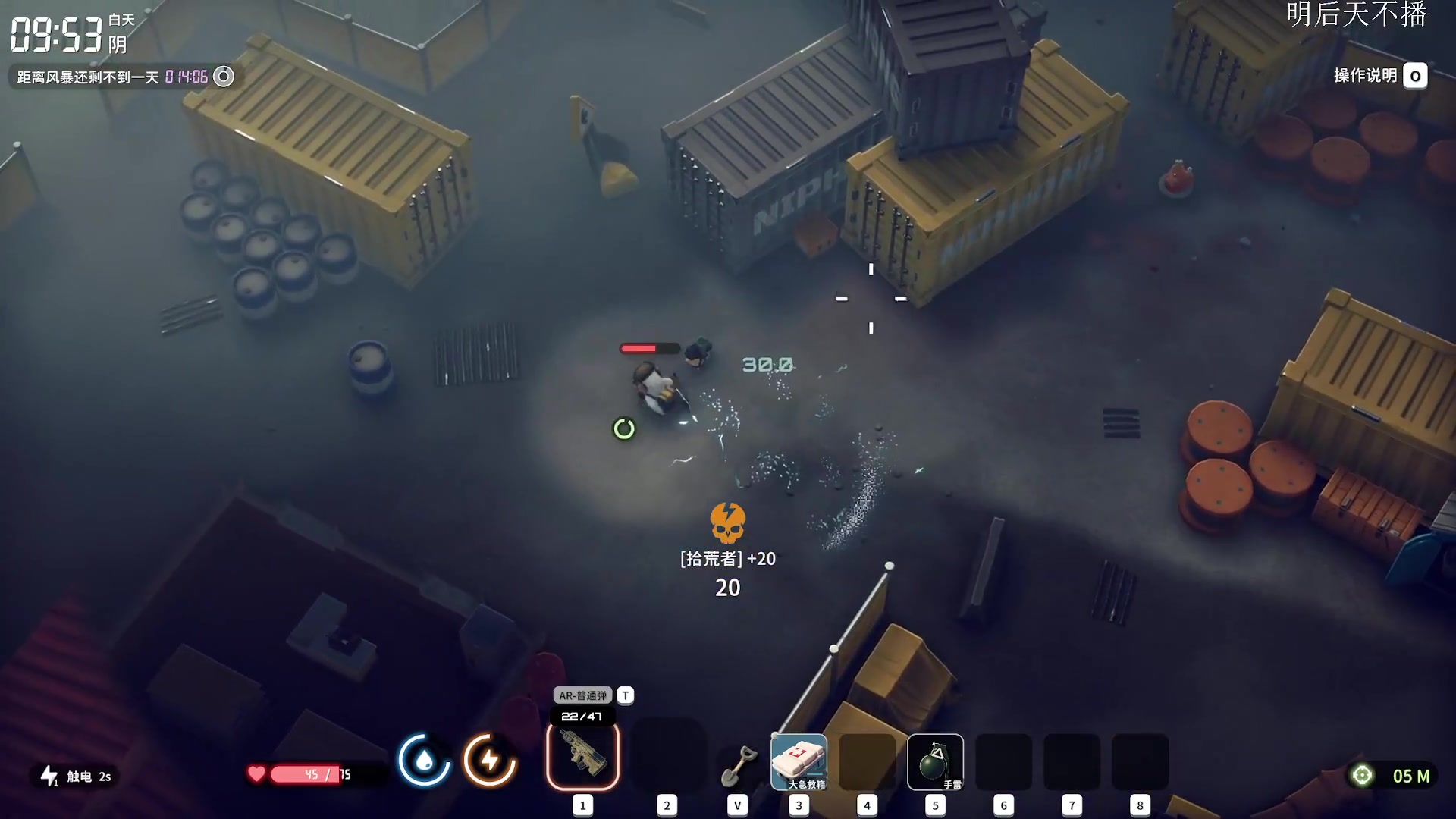Click the water droplet thirst gauge
This screenshot has width=1456, height=819.
(424, 760)
